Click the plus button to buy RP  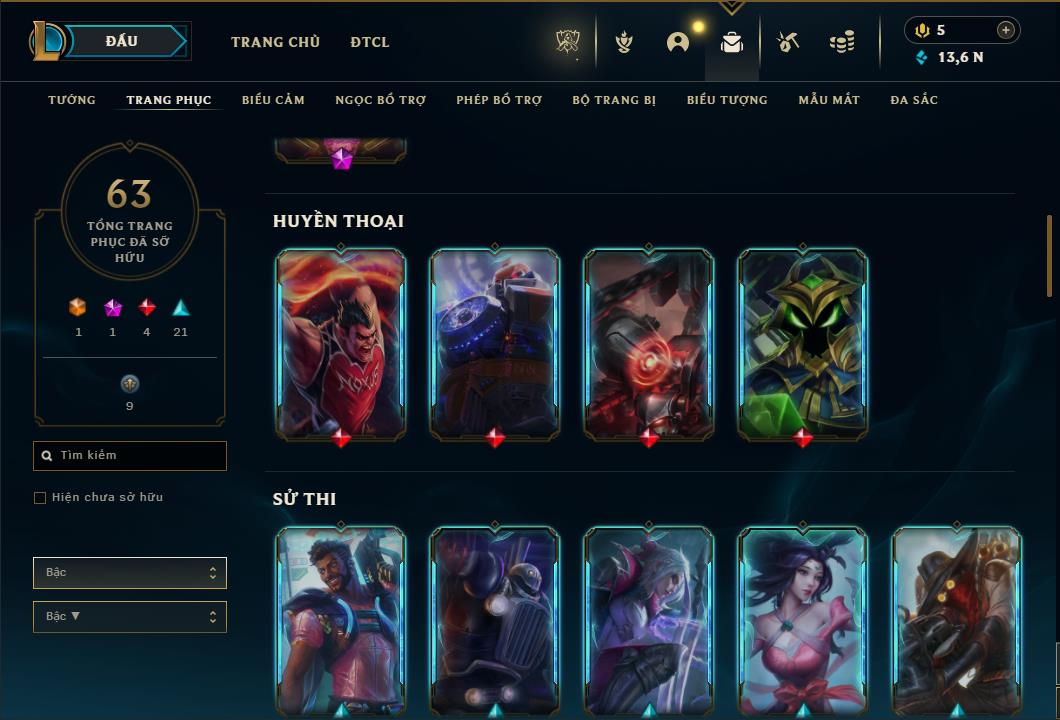click(x=1006, y=30)
